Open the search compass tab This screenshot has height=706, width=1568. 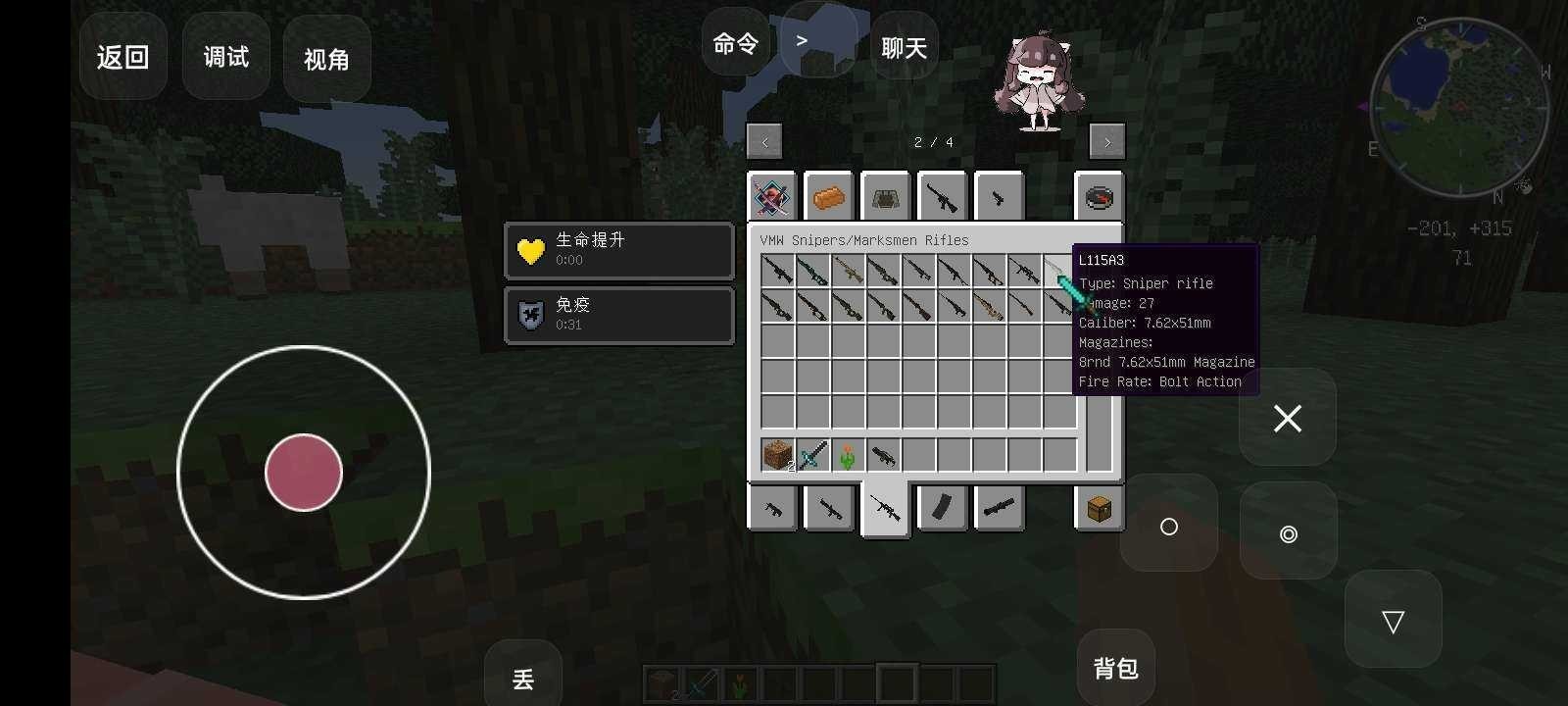click(1099, 196)
